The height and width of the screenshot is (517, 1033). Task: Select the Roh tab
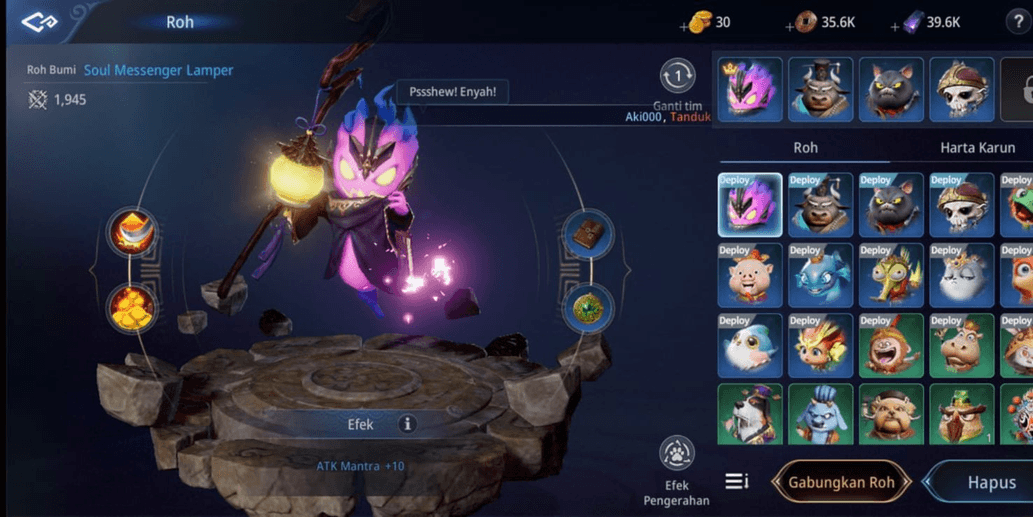pyautogui.click(x=805, y=147)
